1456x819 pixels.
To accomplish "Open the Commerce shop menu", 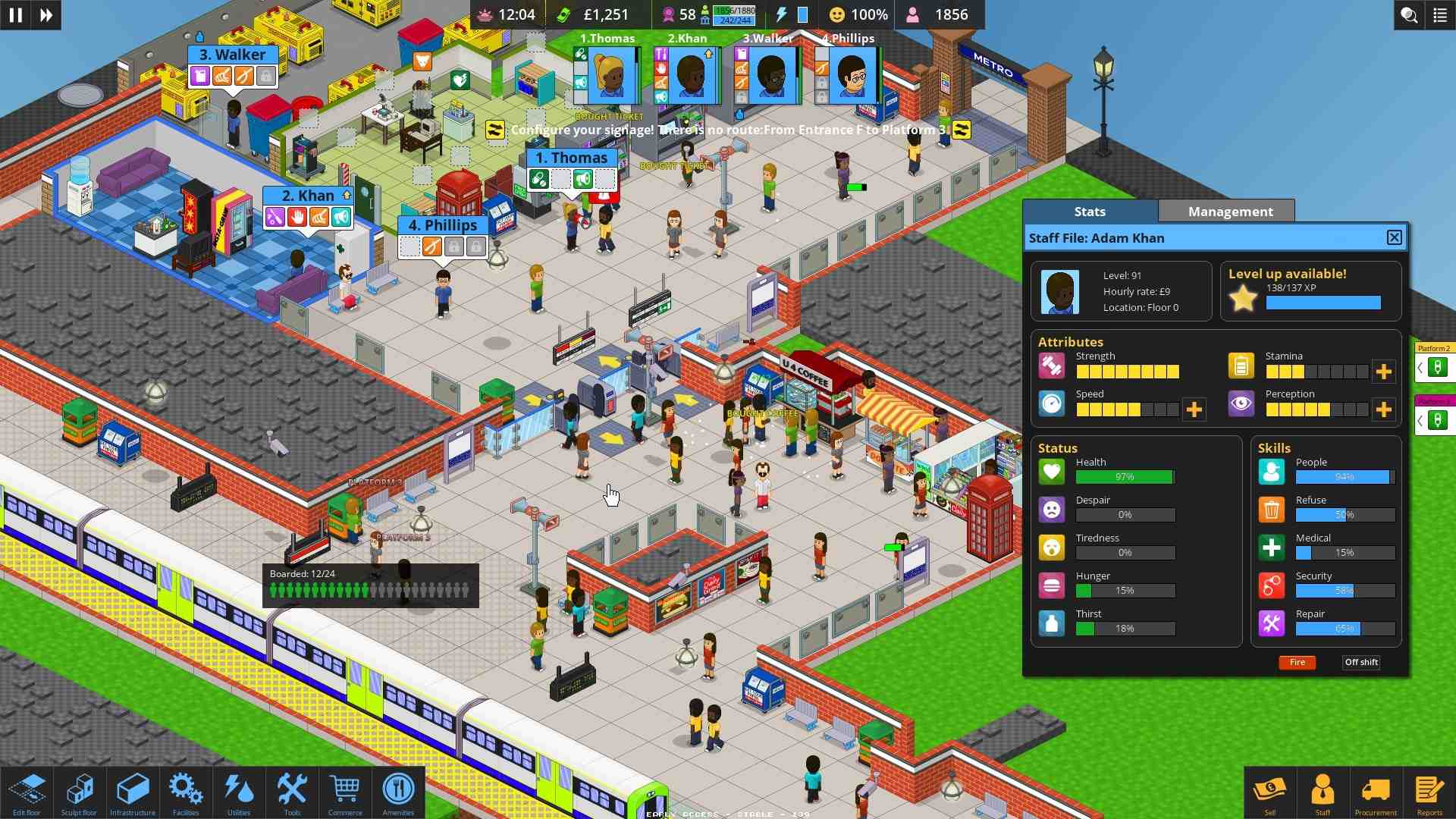I will 345,792.
